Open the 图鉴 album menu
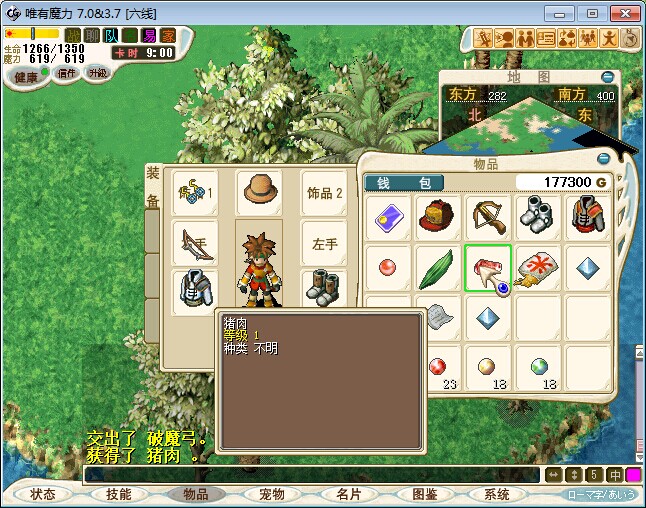 424,494
